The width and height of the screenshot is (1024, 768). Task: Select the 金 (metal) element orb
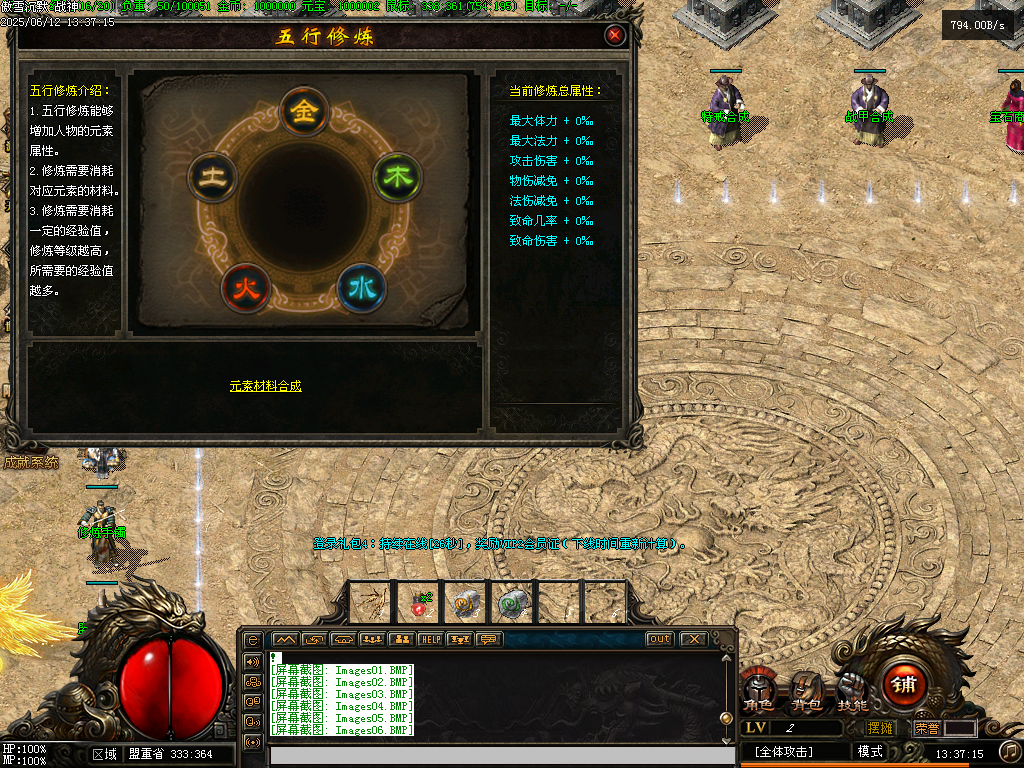point(305,112)
